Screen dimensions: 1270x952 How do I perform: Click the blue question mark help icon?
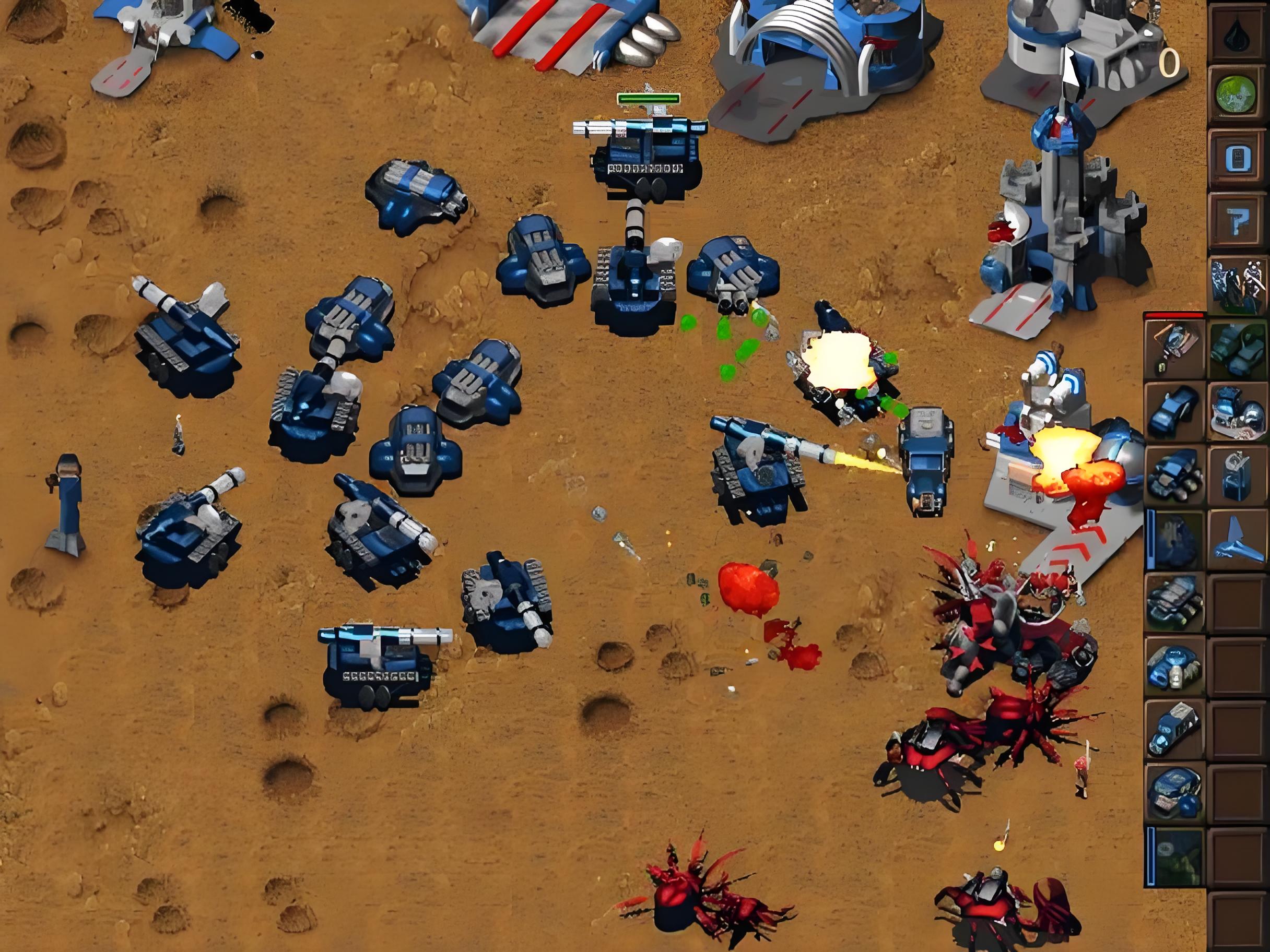1237,222
